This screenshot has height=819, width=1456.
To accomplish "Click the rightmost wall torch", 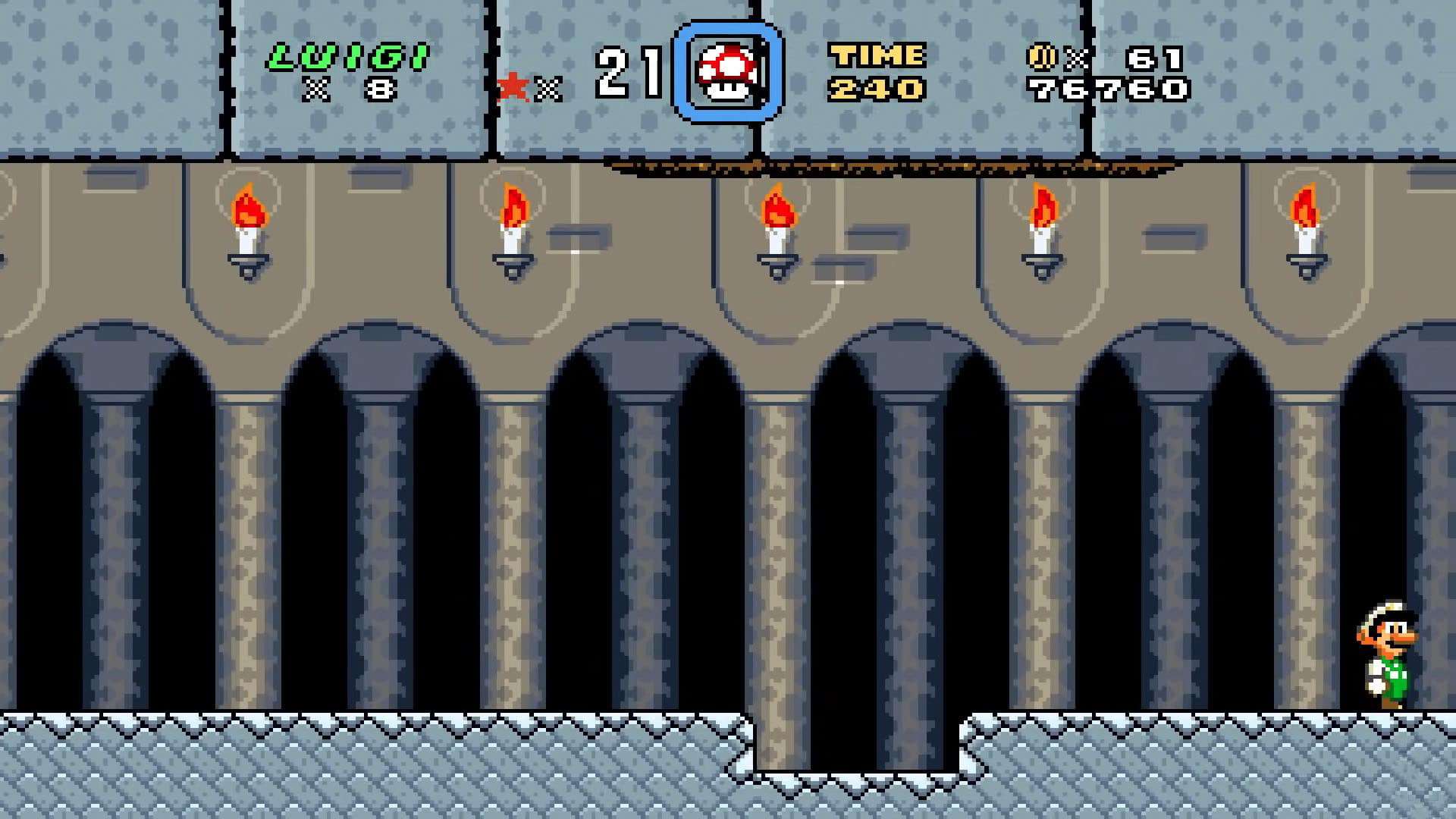I will tap(1305, 227).
